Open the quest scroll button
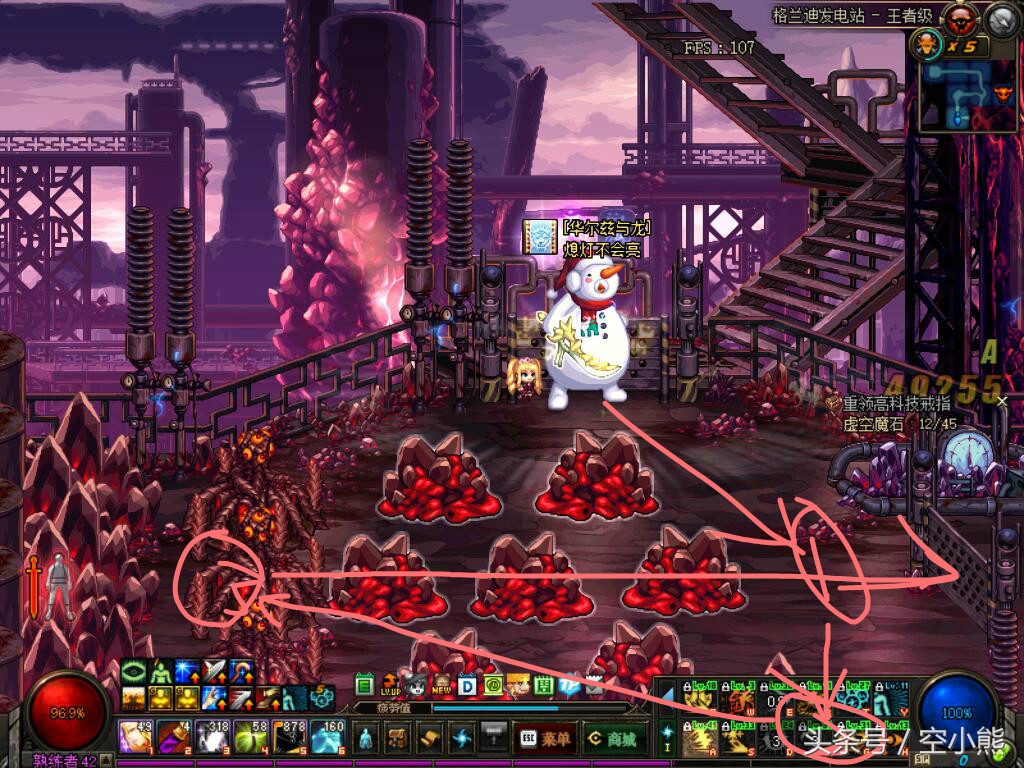 (430, 738)
